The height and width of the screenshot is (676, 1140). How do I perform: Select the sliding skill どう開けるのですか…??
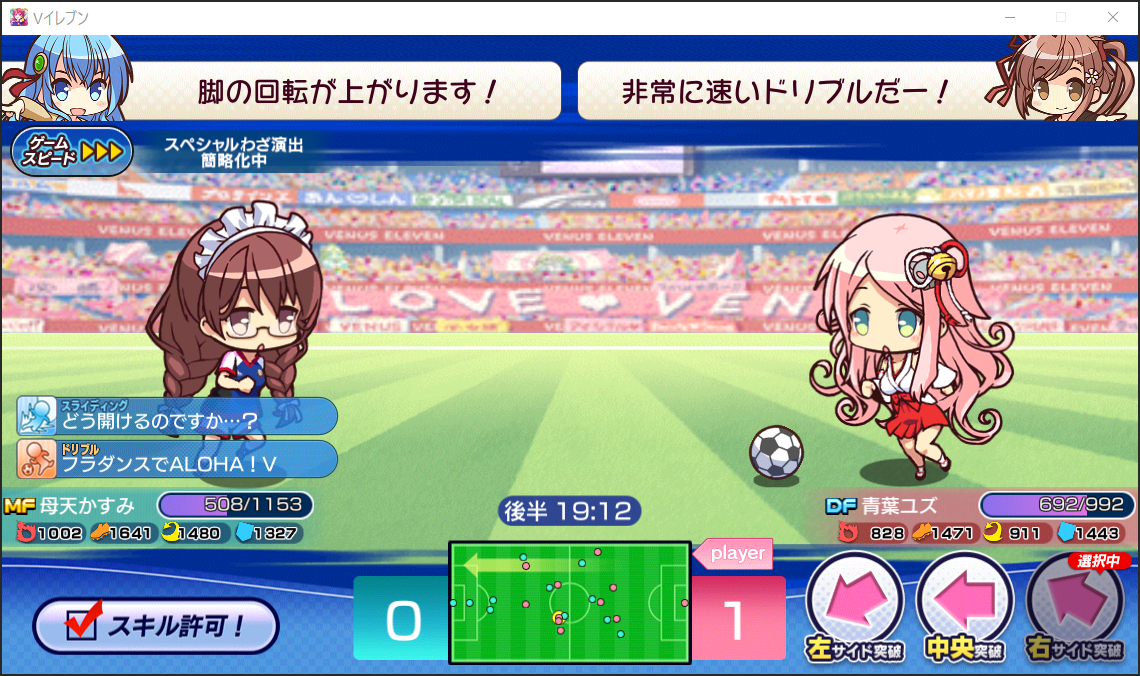click(178, 416)
